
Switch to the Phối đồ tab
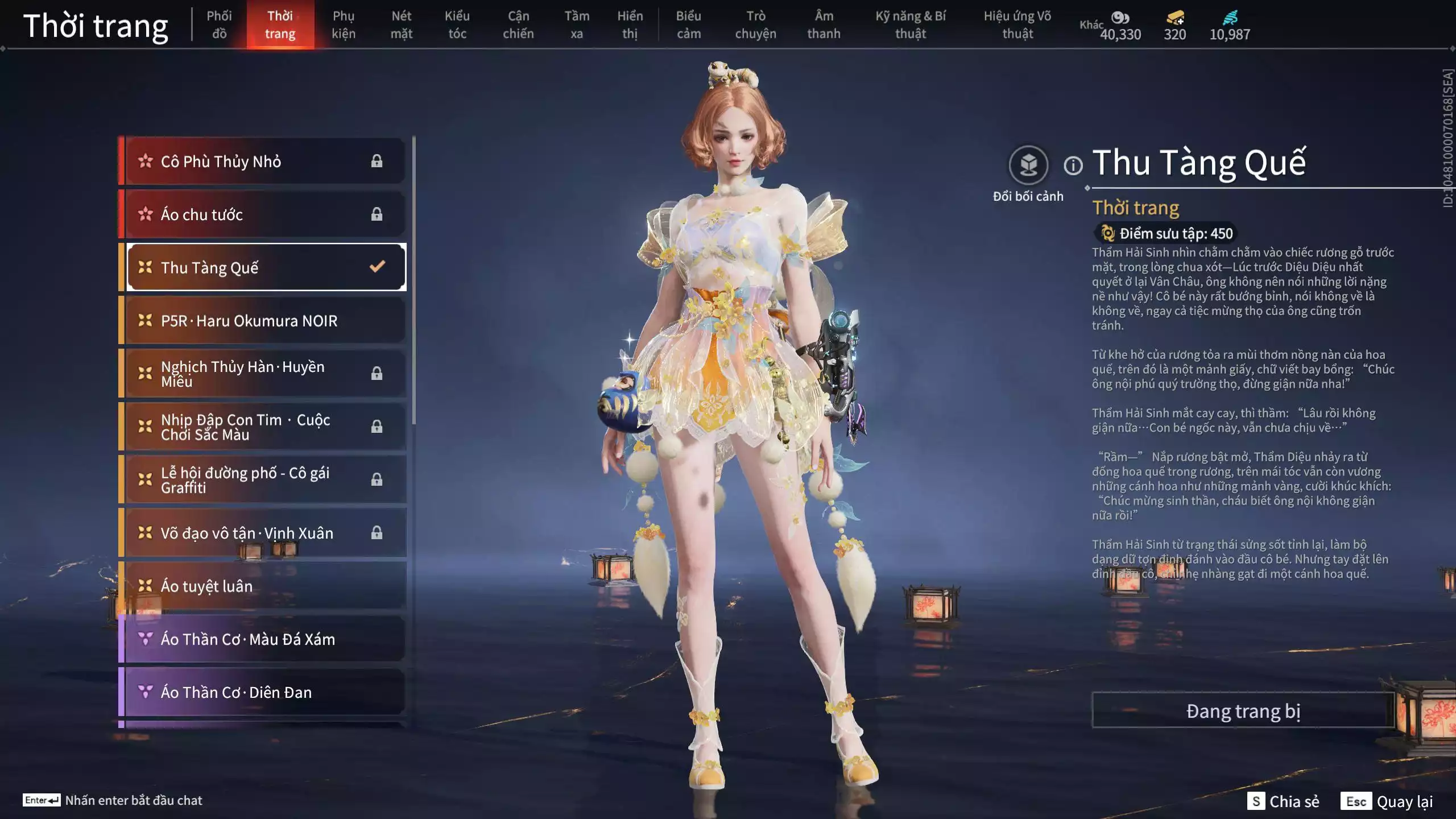pos(219,25)
